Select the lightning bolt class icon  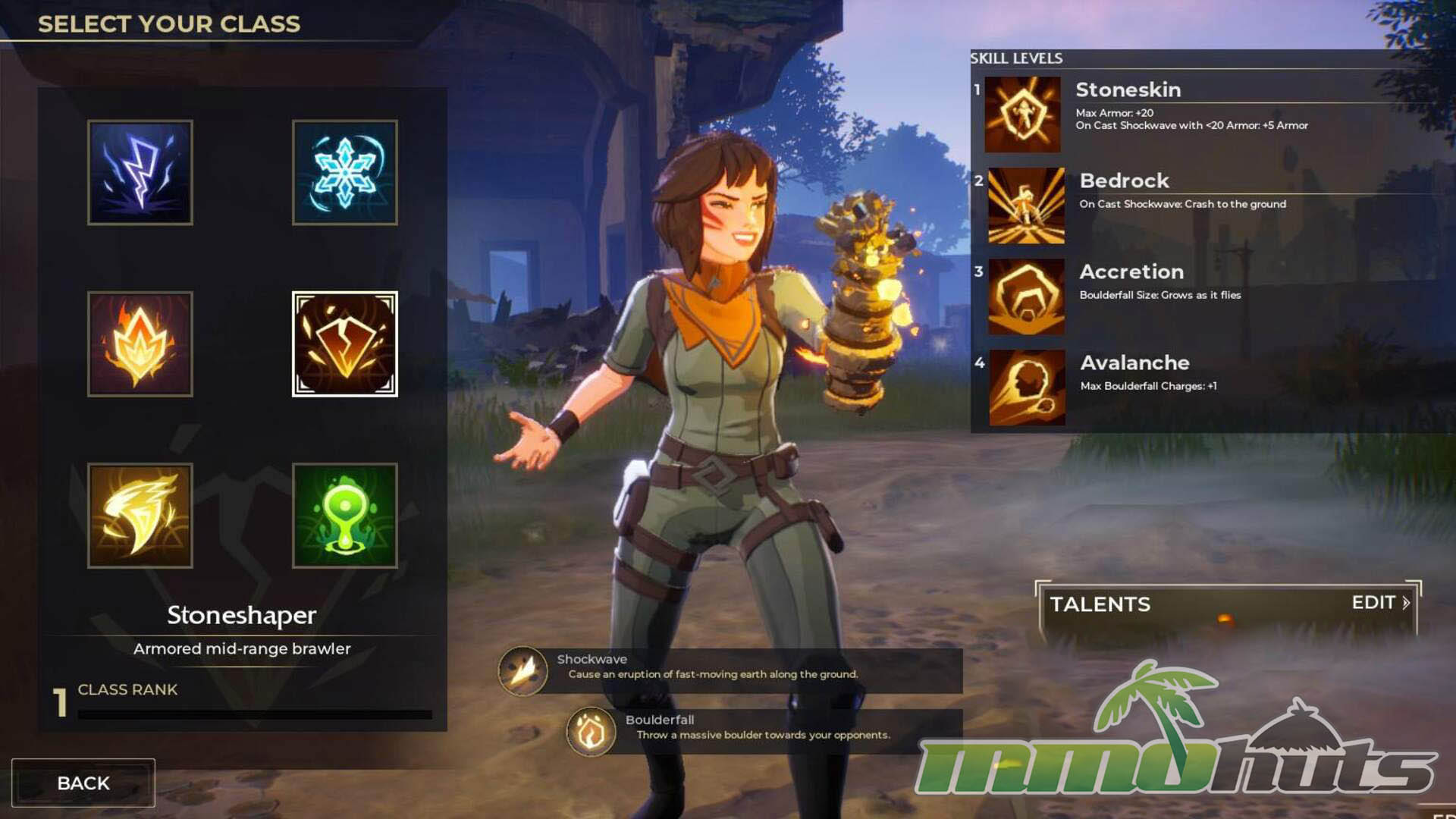point(140,172)
